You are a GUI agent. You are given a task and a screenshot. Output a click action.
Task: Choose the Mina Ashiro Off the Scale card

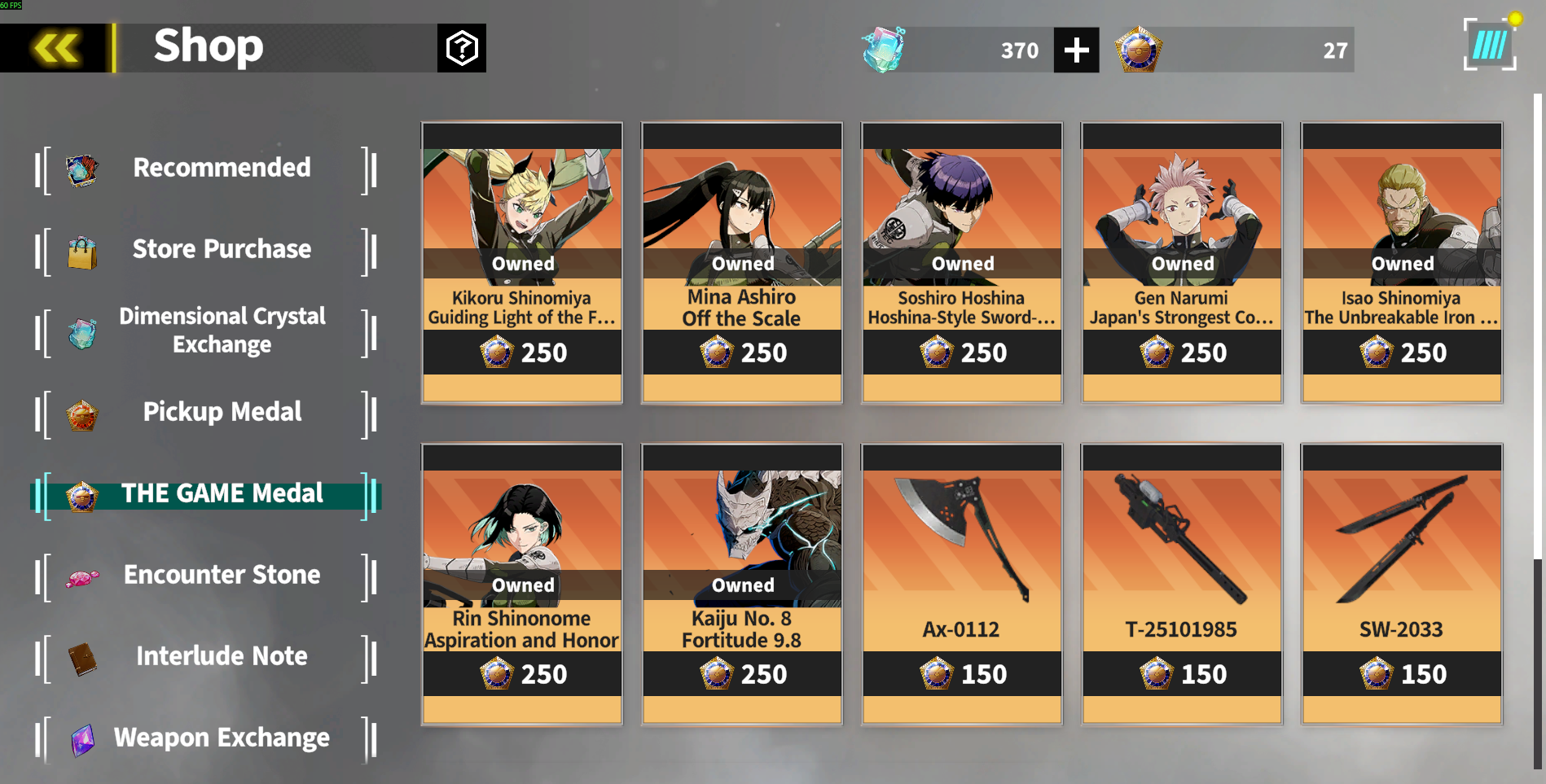(x=742, y=262)
